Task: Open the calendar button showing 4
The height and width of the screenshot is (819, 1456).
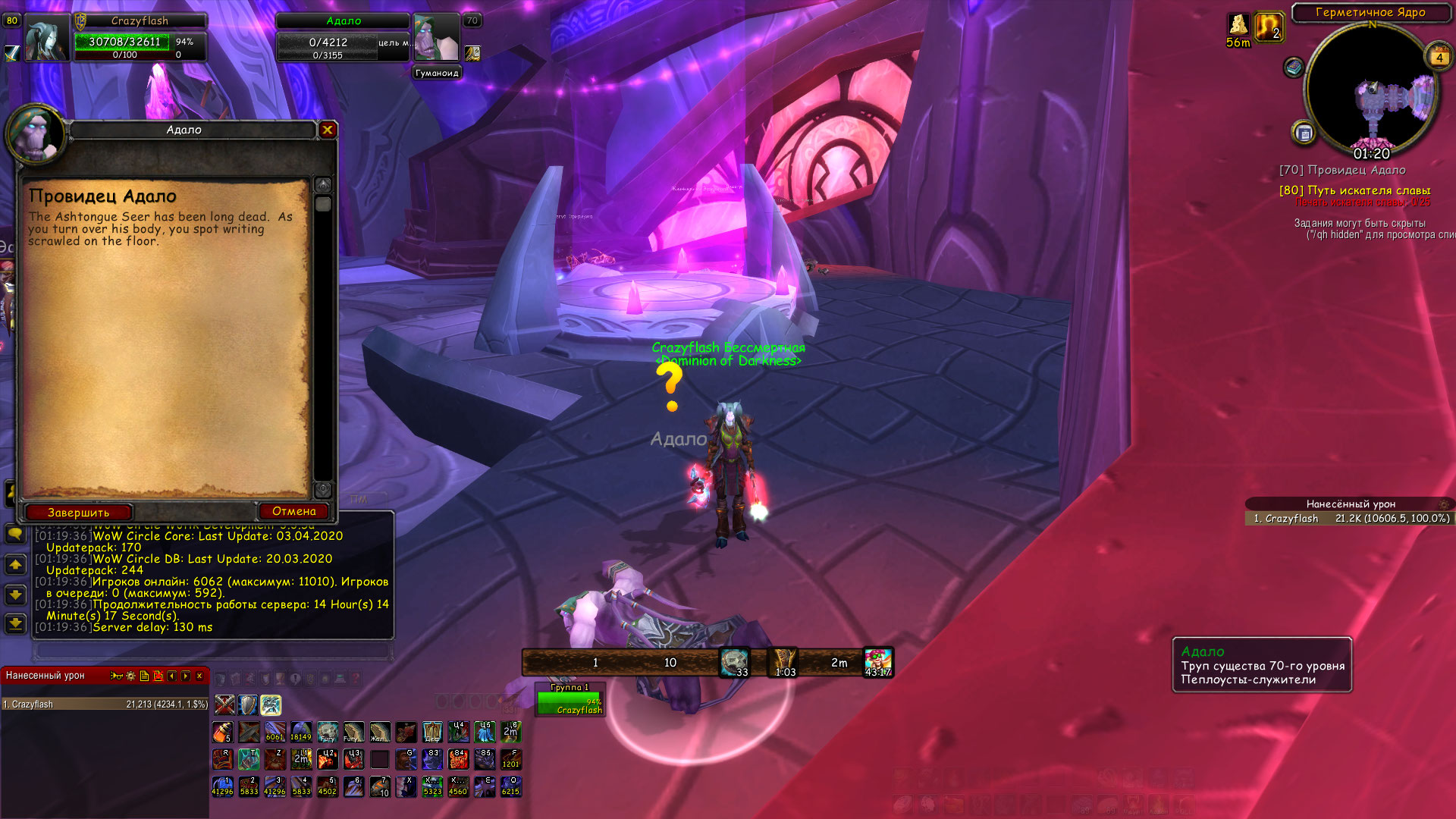Action: (x=1439, y=57)
